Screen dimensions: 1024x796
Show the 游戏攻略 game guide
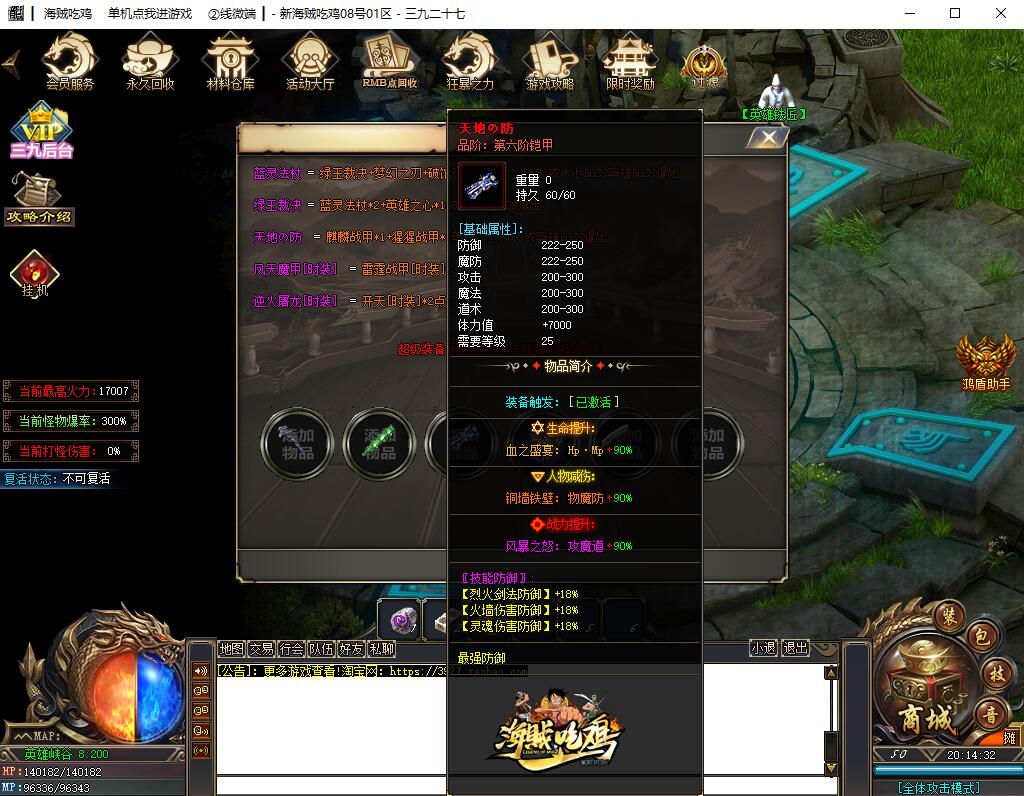[x=550, y=62]
